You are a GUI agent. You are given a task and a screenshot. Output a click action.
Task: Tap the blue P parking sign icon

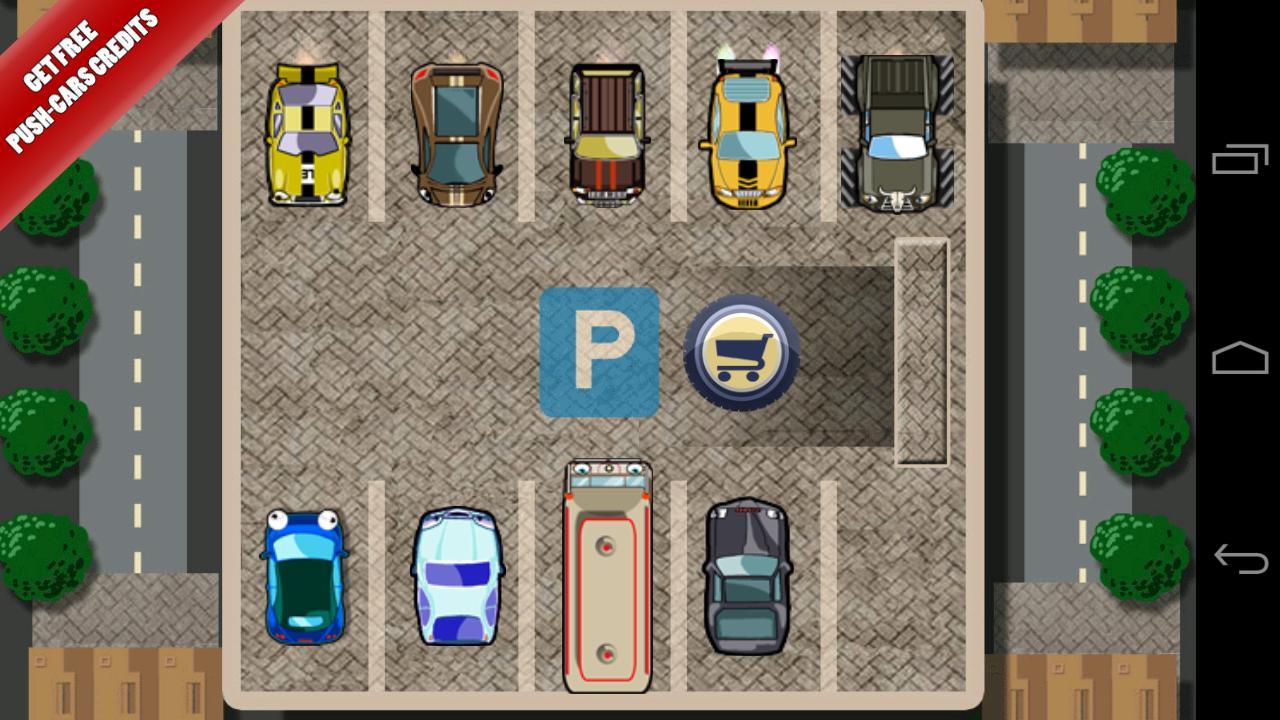coord(600,353)
